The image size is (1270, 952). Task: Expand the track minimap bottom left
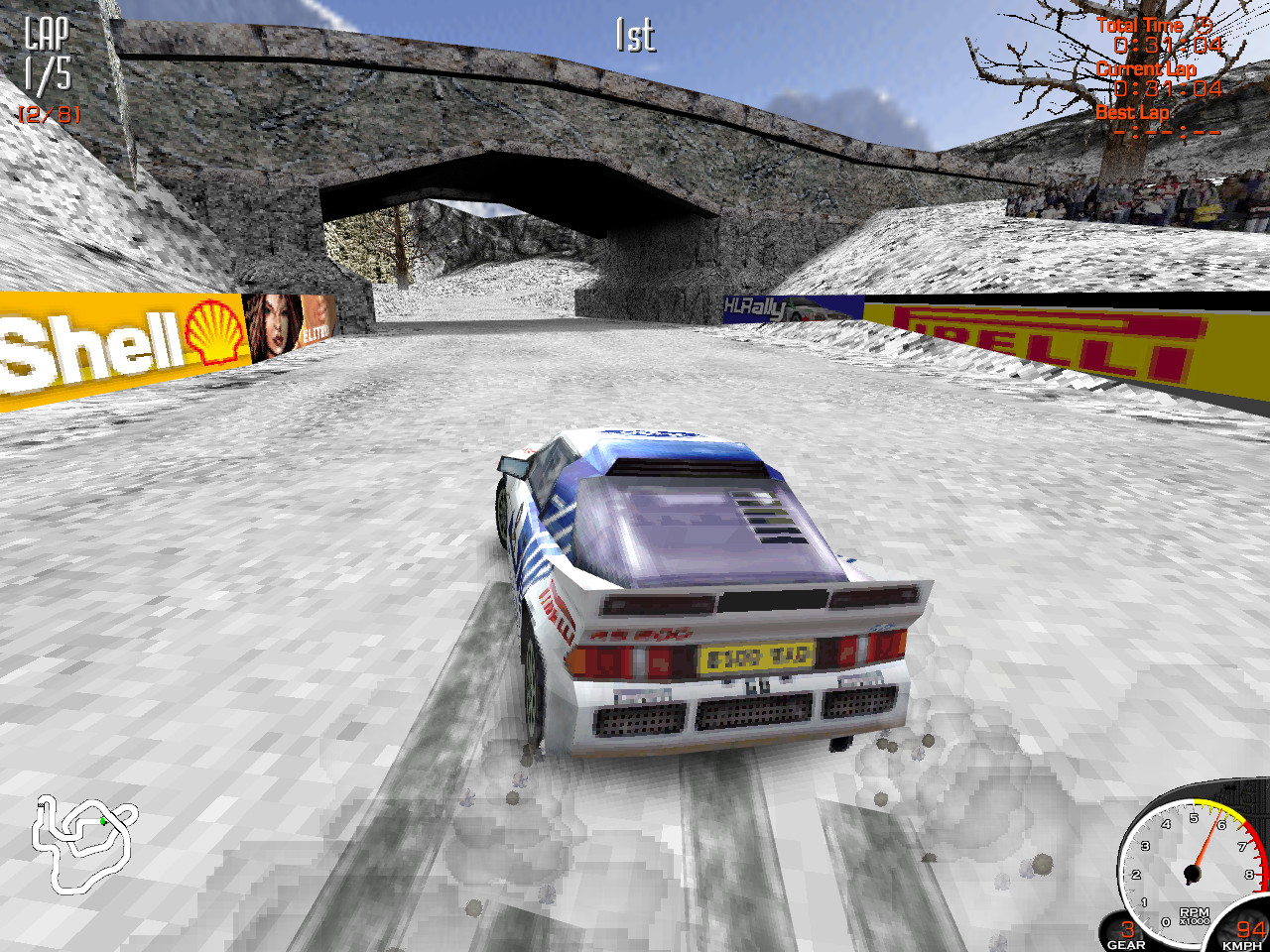click(x=84, y=848)
